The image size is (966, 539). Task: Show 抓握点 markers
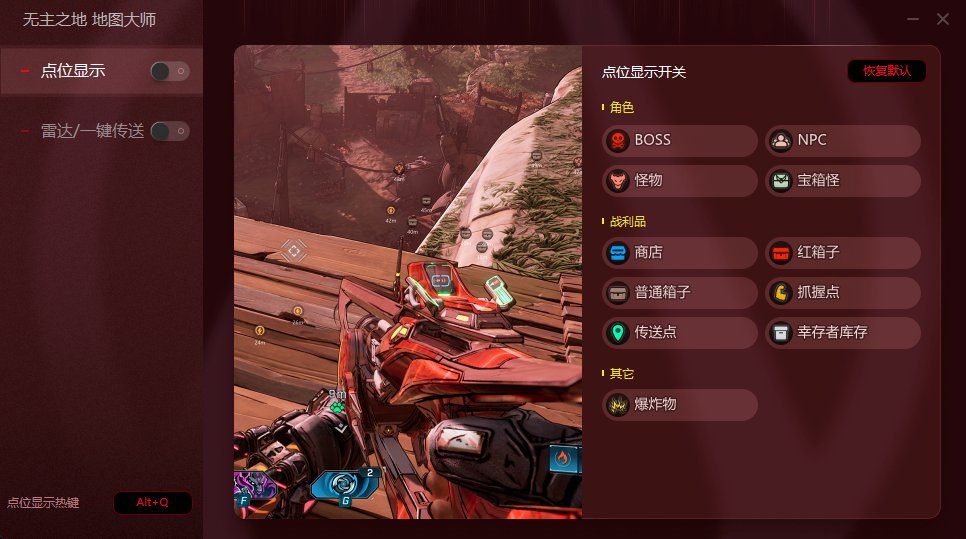842,293
